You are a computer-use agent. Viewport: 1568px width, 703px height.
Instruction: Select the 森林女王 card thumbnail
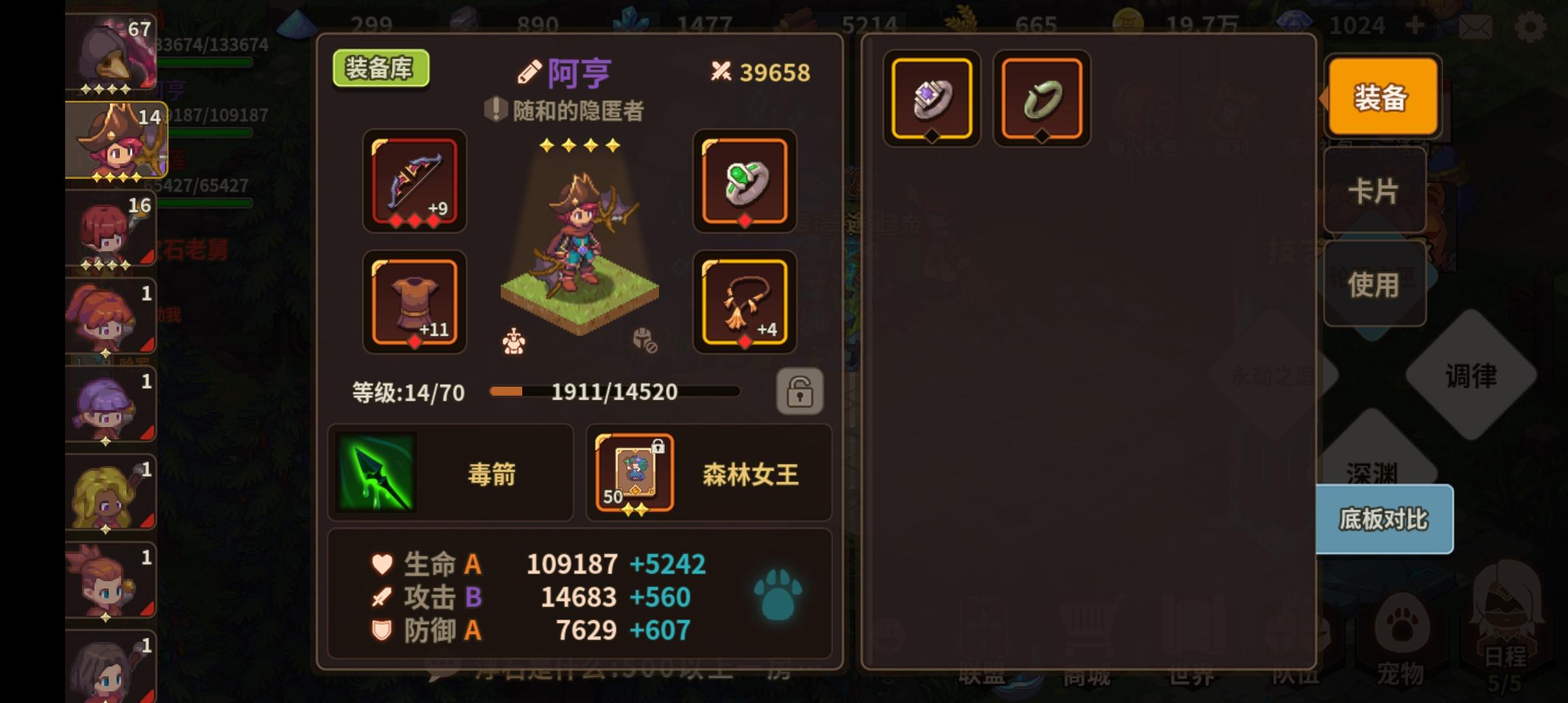634,473
